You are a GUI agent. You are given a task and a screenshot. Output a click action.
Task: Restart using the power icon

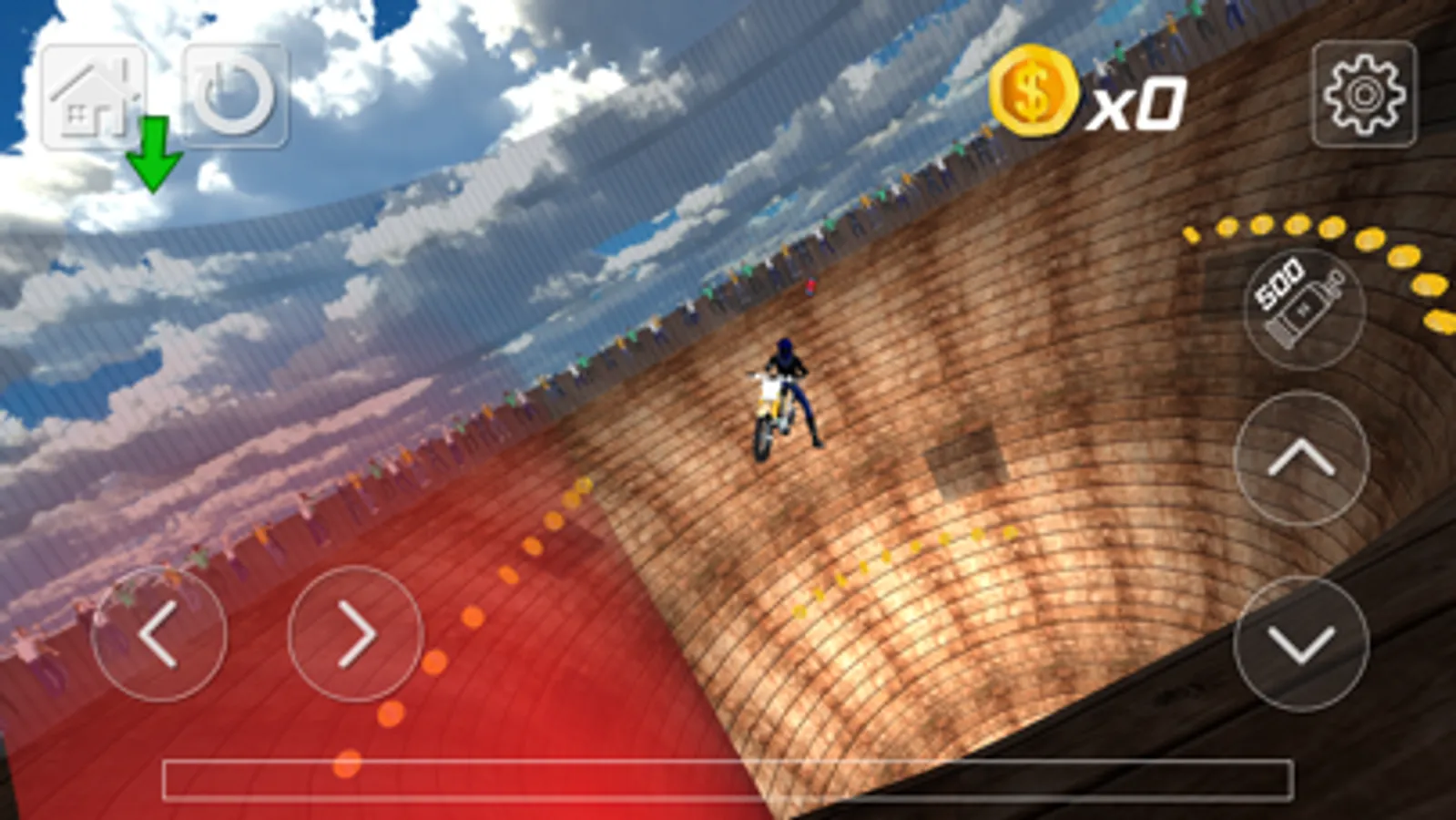pyautogui.click(x=231, y=91)
